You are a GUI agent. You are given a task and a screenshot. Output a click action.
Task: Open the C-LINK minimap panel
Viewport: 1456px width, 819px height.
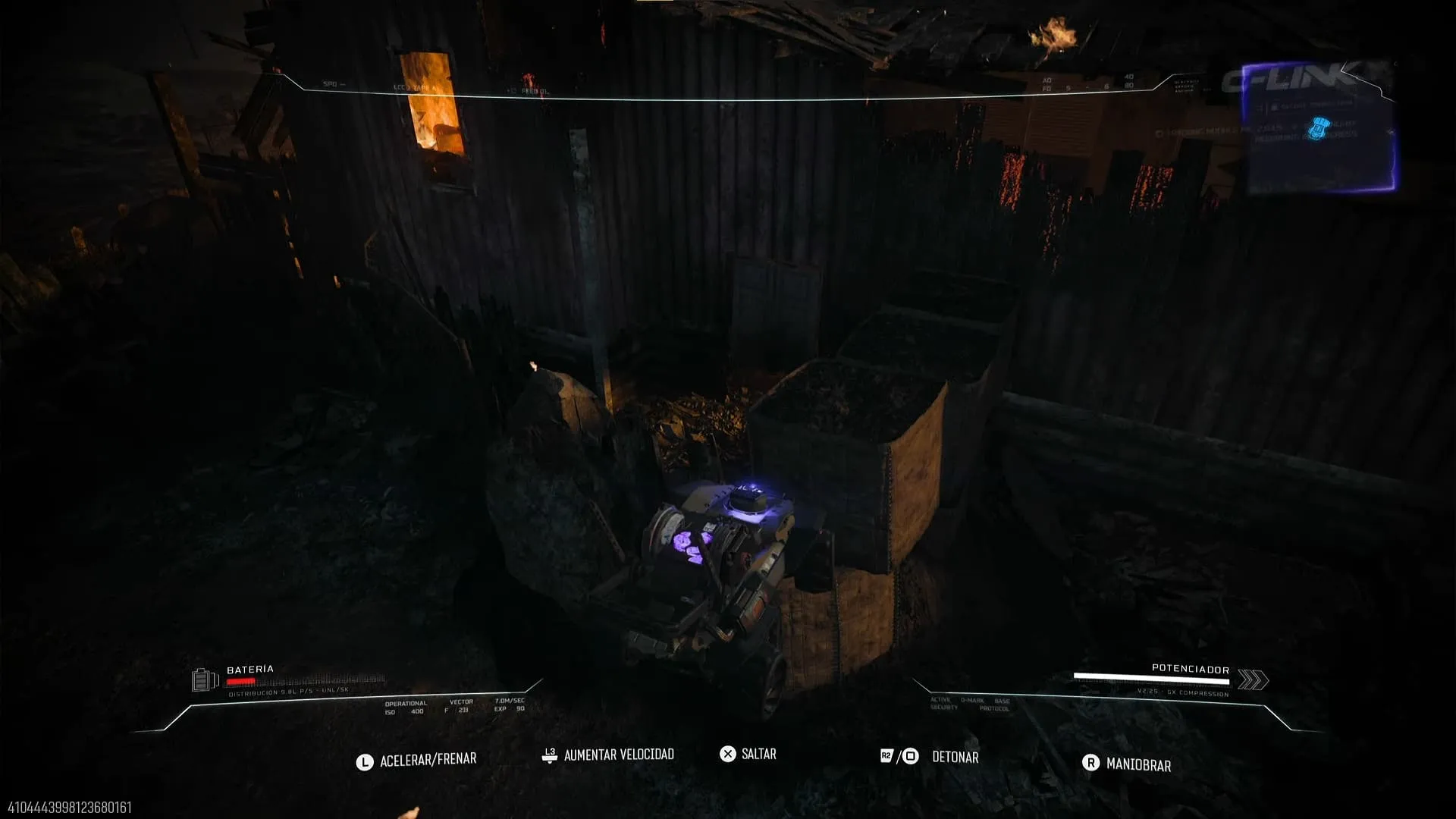click(x=1318, y=129)
